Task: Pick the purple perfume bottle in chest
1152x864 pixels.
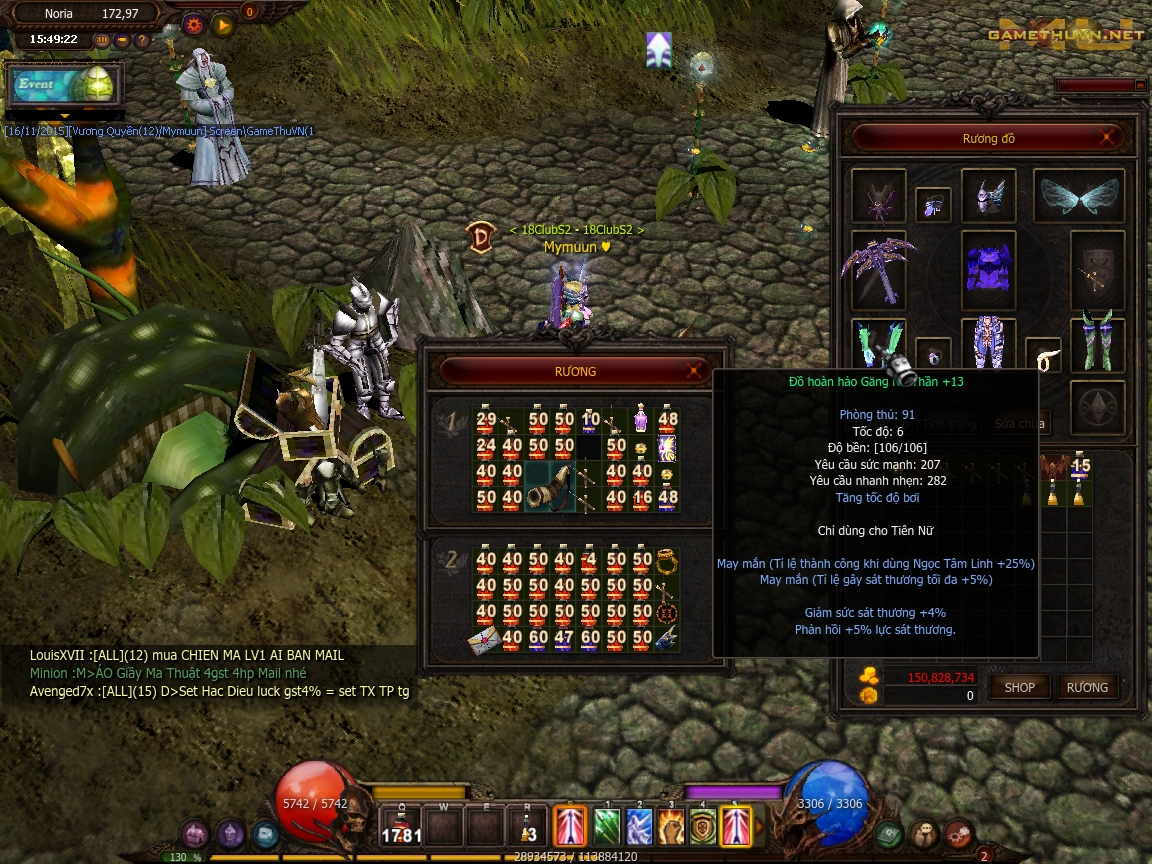Action: click(642, 419)
